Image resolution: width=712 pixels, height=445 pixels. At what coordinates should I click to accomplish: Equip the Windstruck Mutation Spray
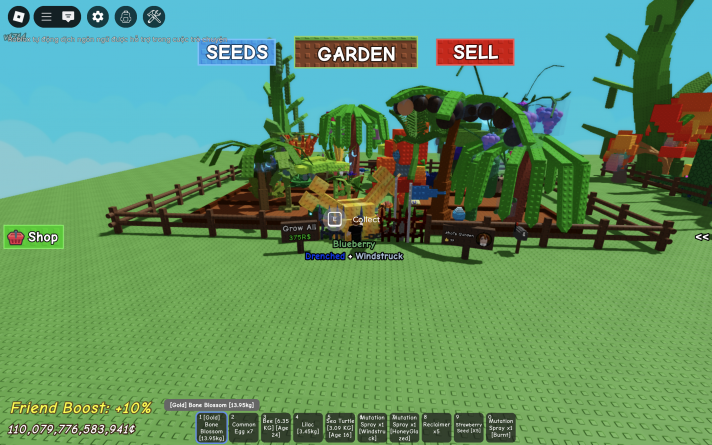372,428
